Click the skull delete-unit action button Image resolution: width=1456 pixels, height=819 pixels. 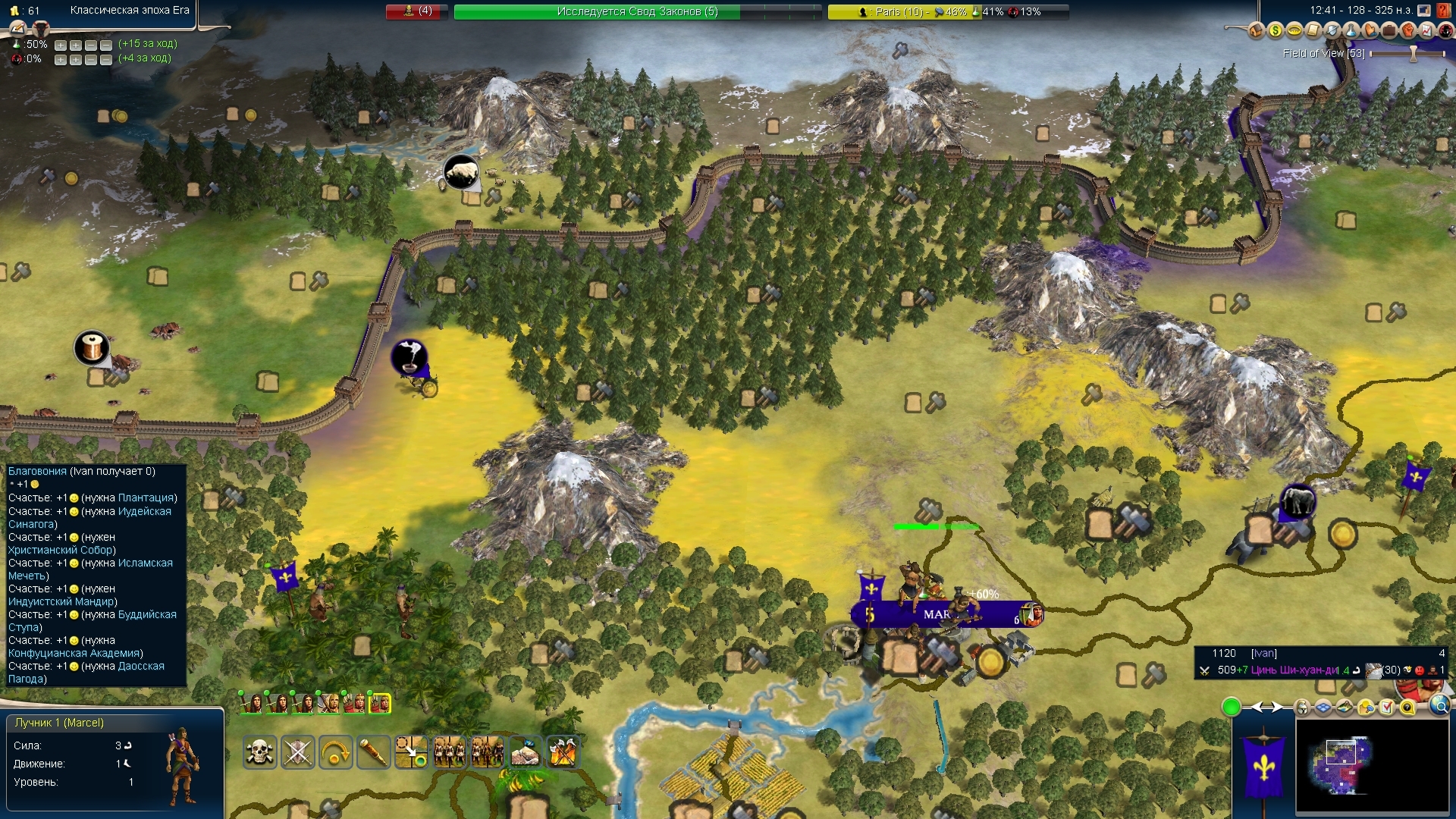259,752
